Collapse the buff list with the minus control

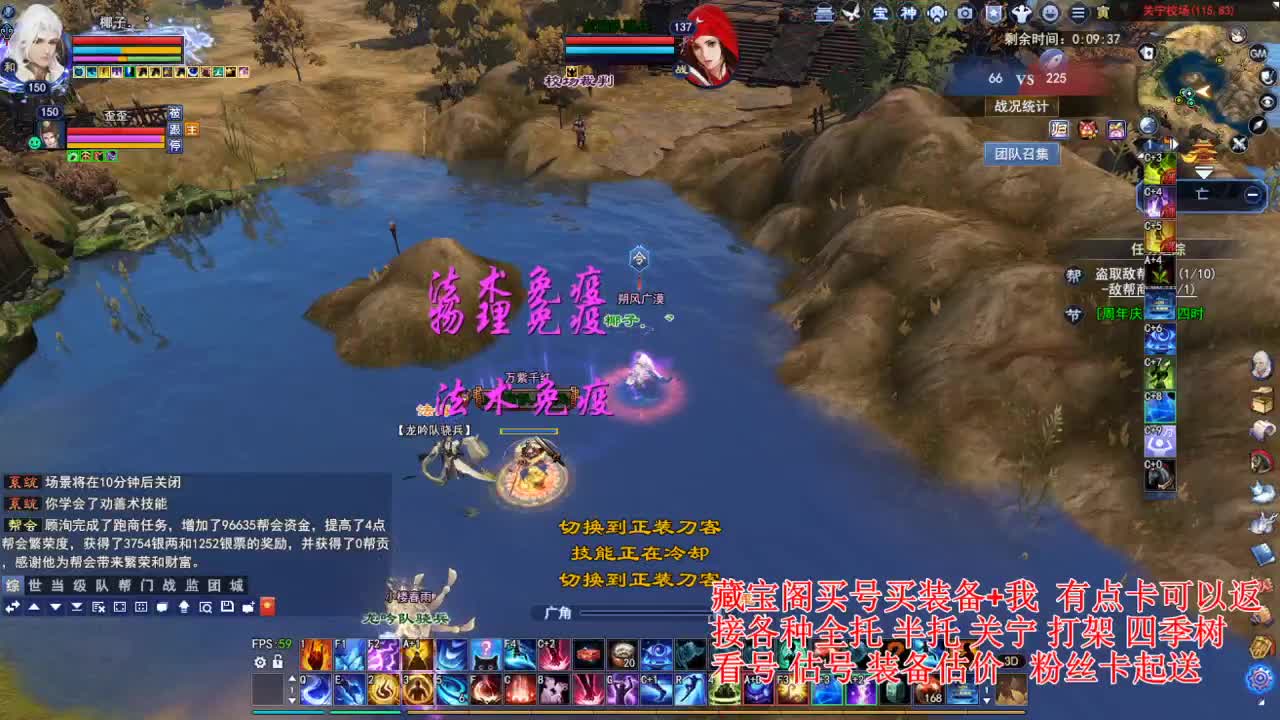[1252, 194]
